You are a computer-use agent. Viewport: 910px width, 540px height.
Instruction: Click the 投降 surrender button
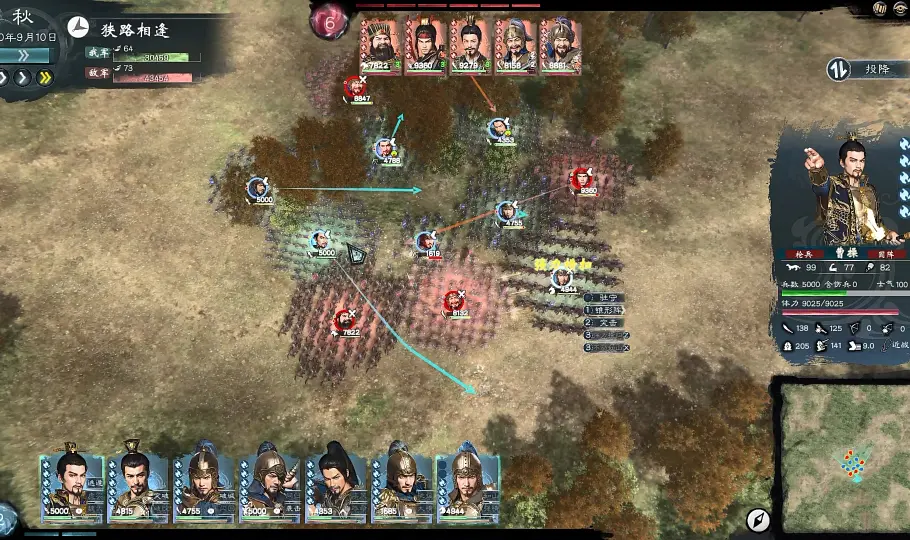coord(864,69)
